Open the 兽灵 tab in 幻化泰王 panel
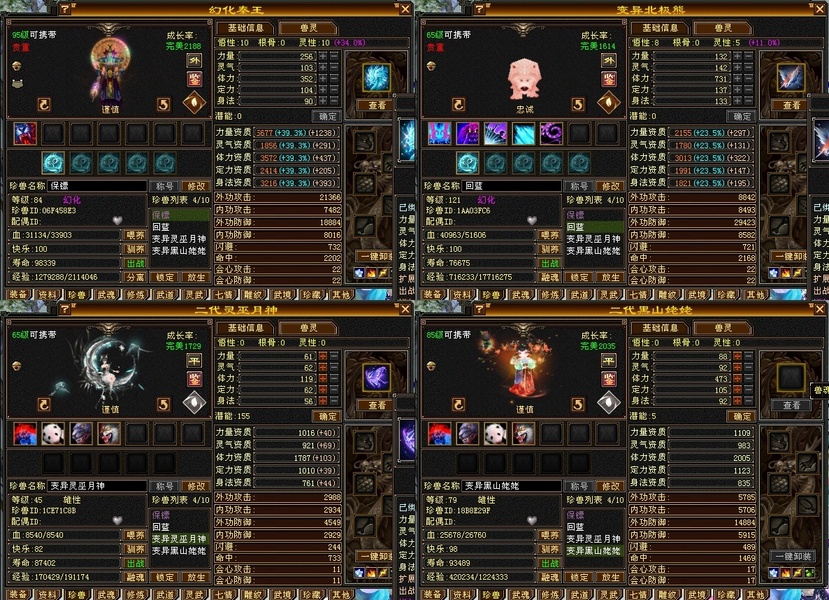The image size is (829, 600). coord(308,28)
